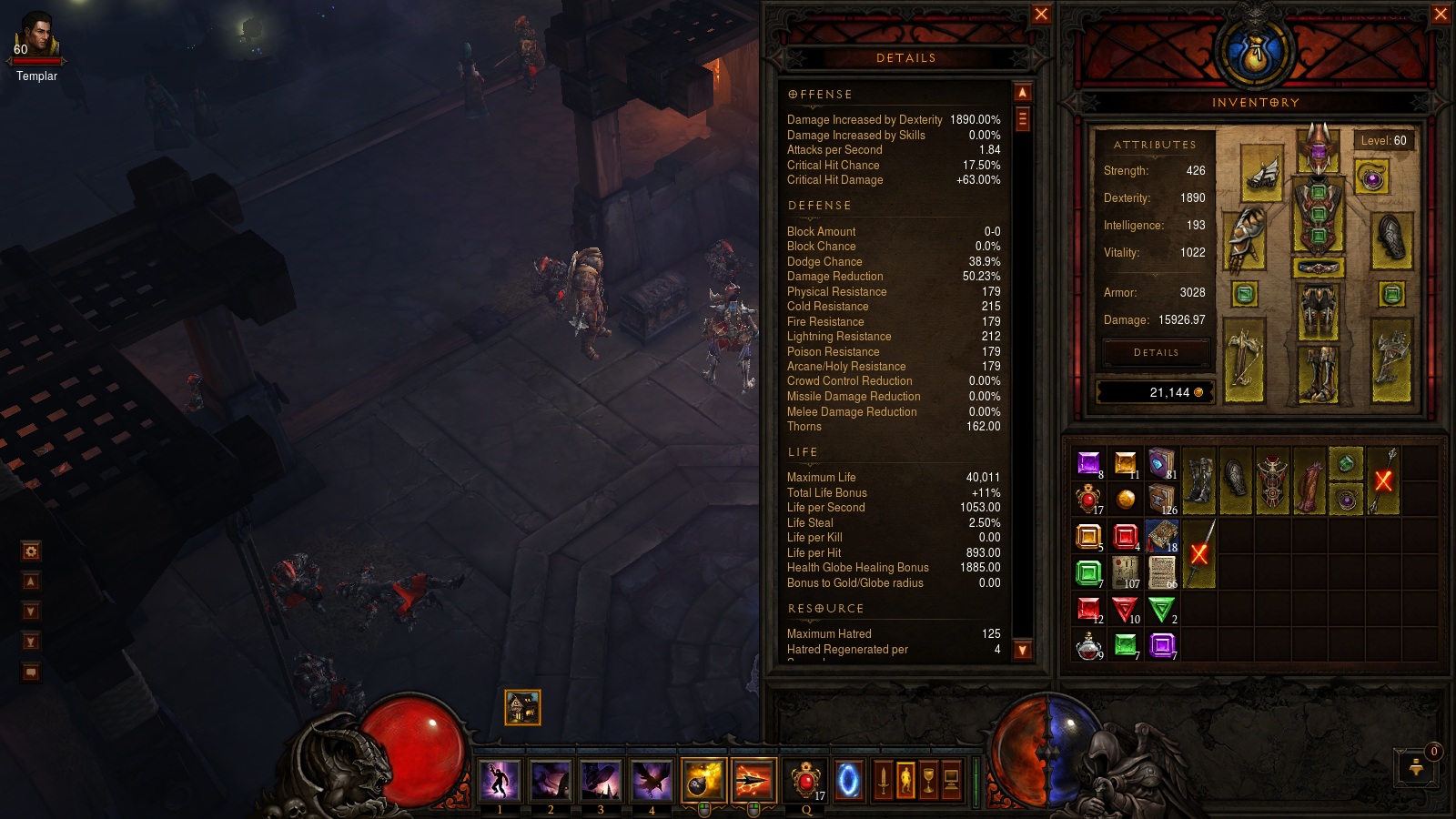Click the house notification icon above action bar
The width and height of the screenshot is (1456, 819).
pyautogui.click(x=522, y=707)
